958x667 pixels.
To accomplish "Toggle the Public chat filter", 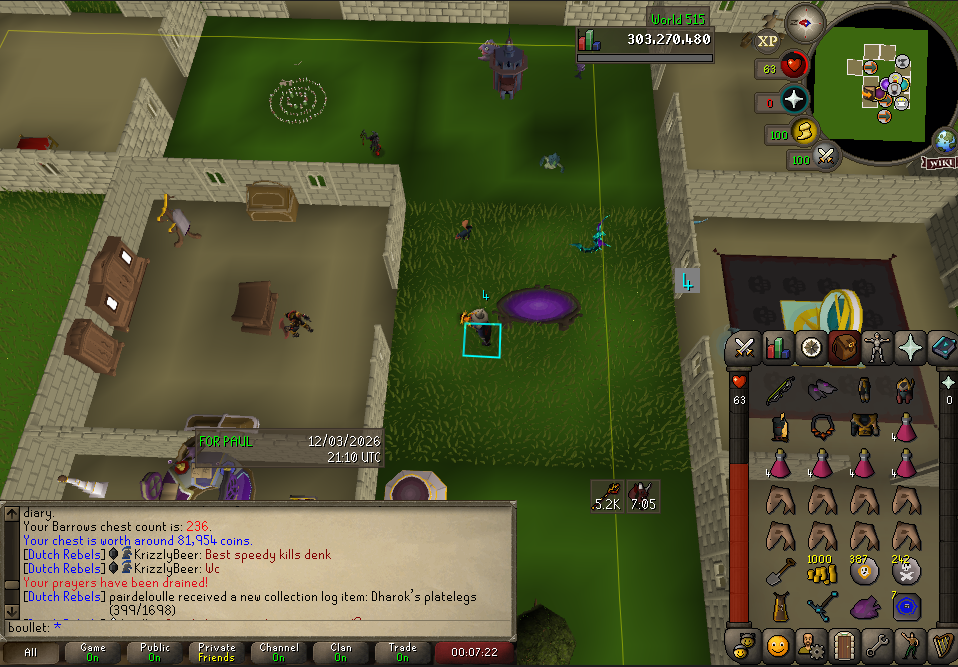I will pos(155,653).
